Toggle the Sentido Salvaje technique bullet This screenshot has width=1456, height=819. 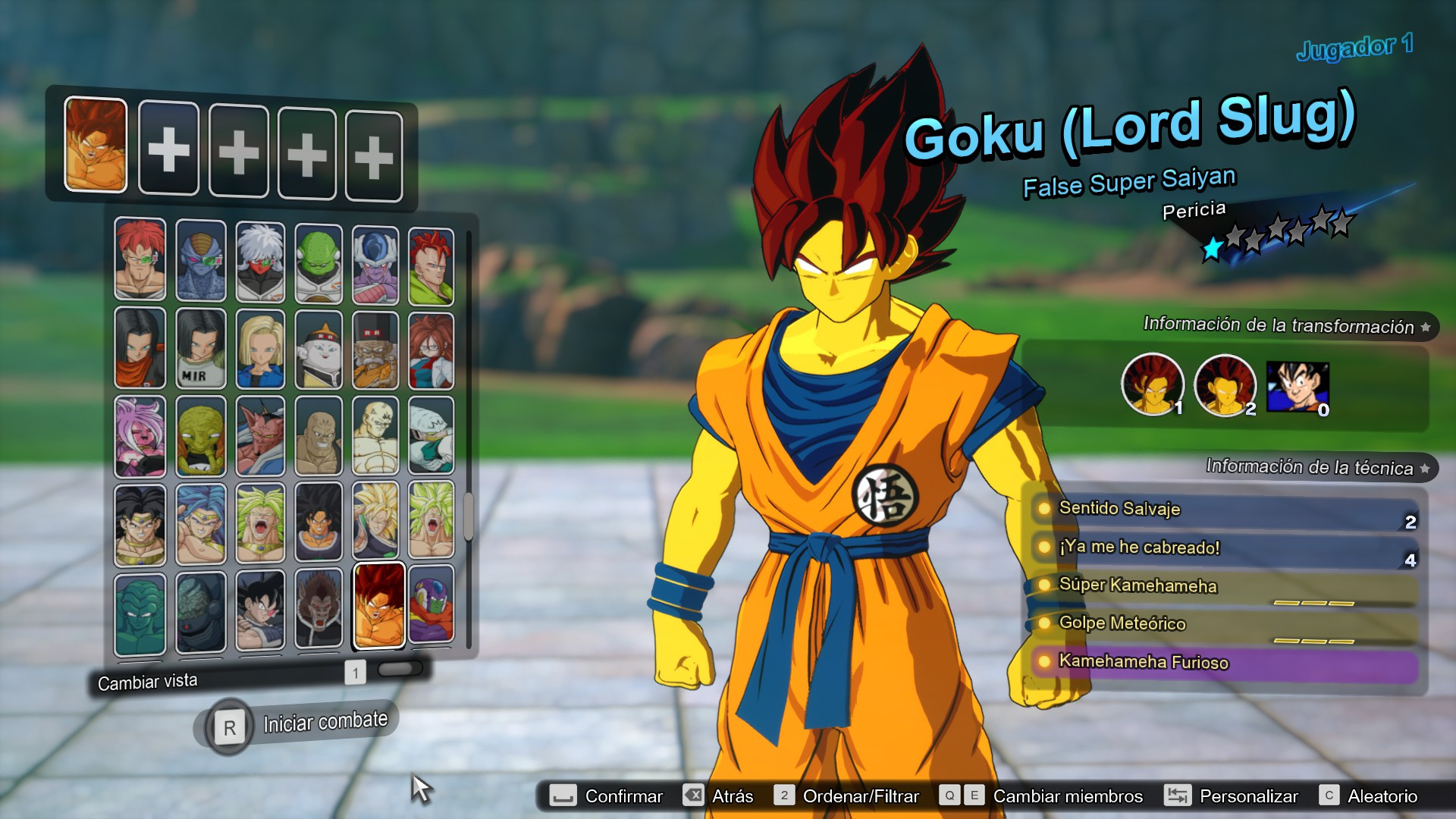point(1043,510)
